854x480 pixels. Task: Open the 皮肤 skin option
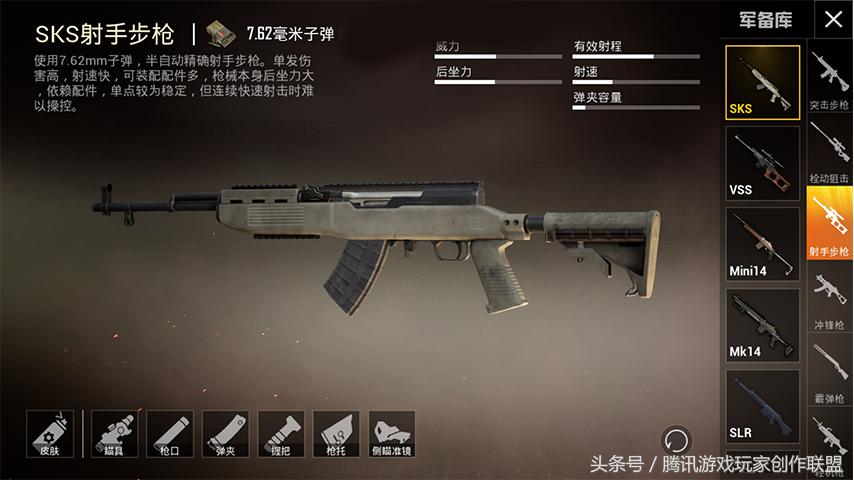(x=50, y=433)
